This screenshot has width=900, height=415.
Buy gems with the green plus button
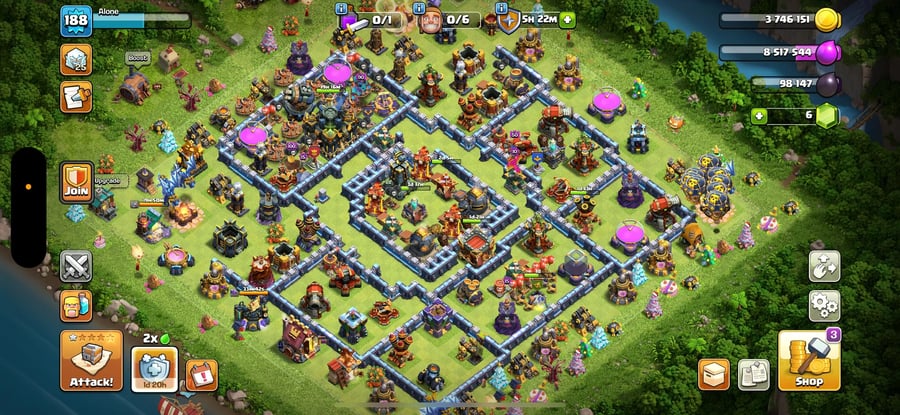point(759,116)
